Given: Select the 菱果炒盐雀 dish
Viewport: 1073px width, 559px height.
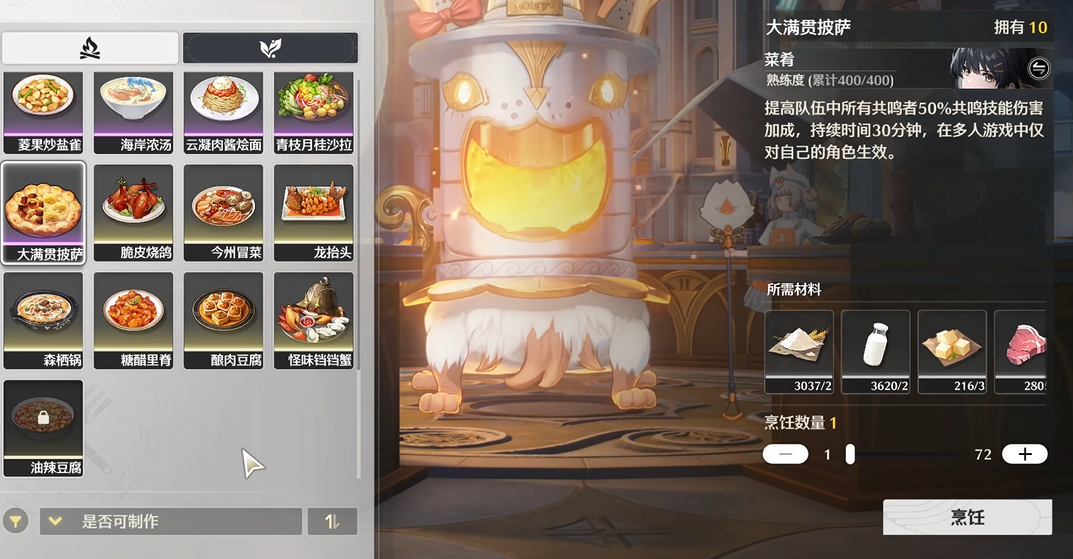Looking at the screenshot, I should tap(43, 111).
